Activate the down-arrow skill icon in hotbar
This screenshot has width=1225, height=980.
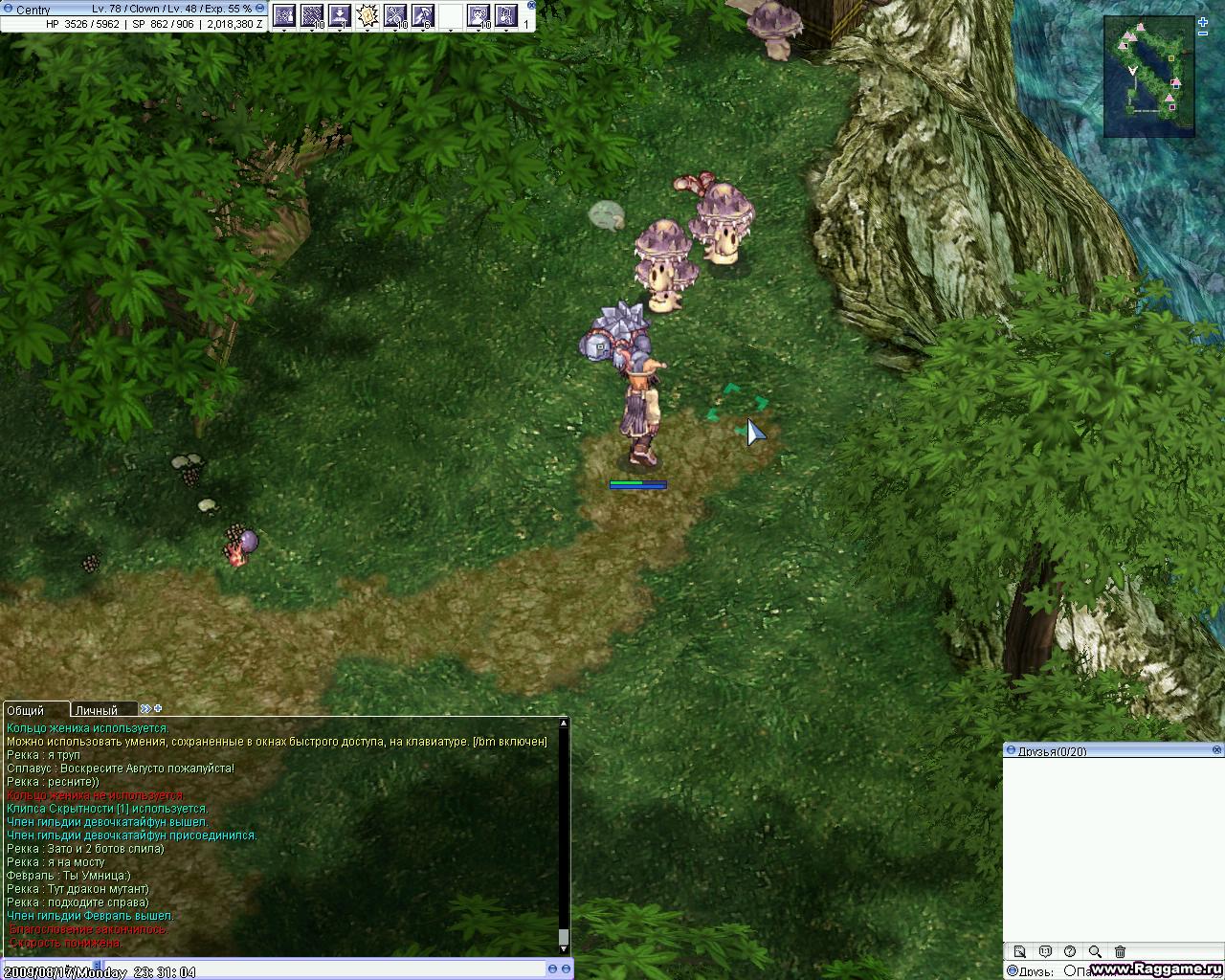[x=339, y=15]
